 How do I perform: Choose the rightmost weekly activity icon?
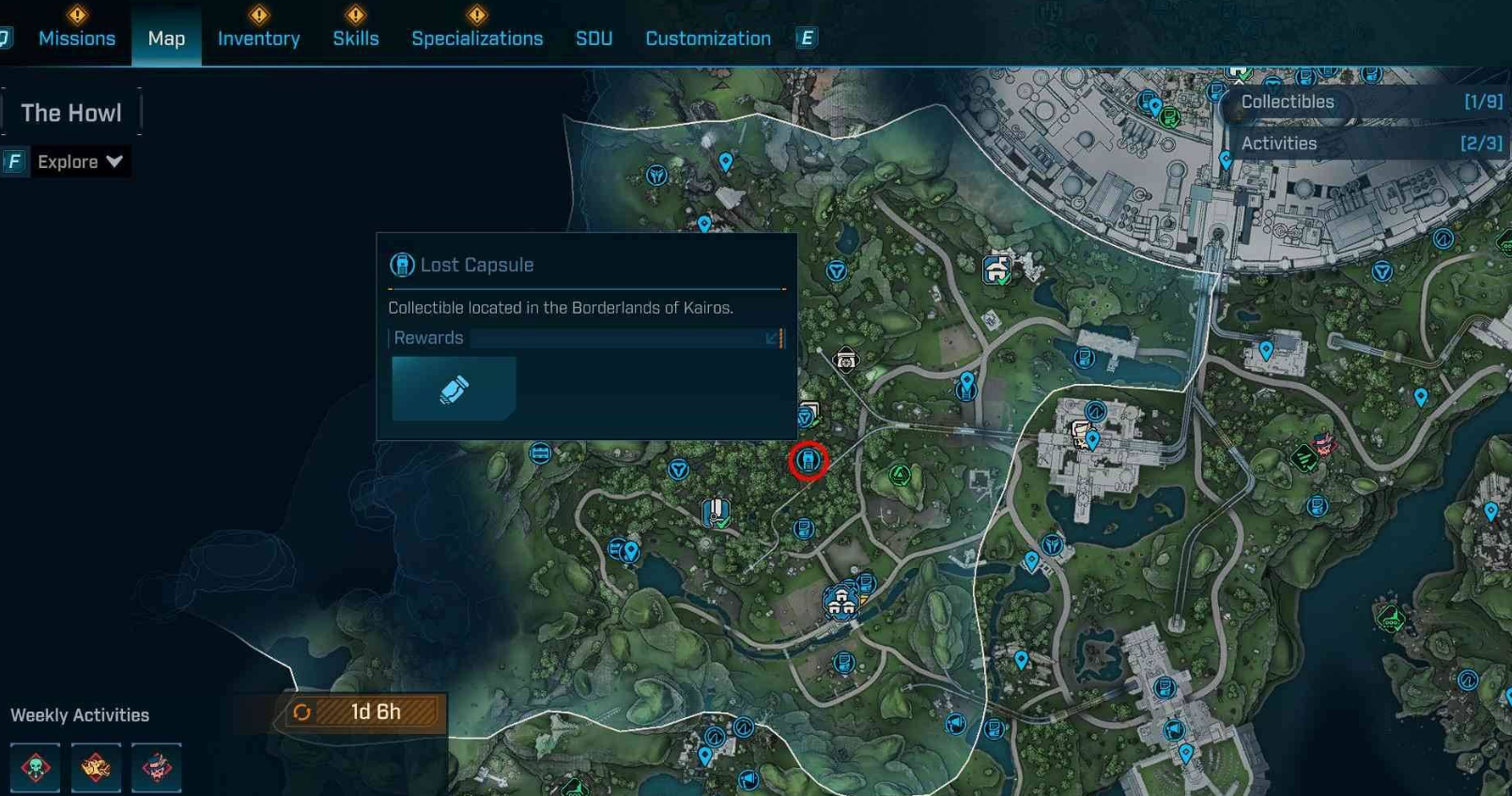156,768
